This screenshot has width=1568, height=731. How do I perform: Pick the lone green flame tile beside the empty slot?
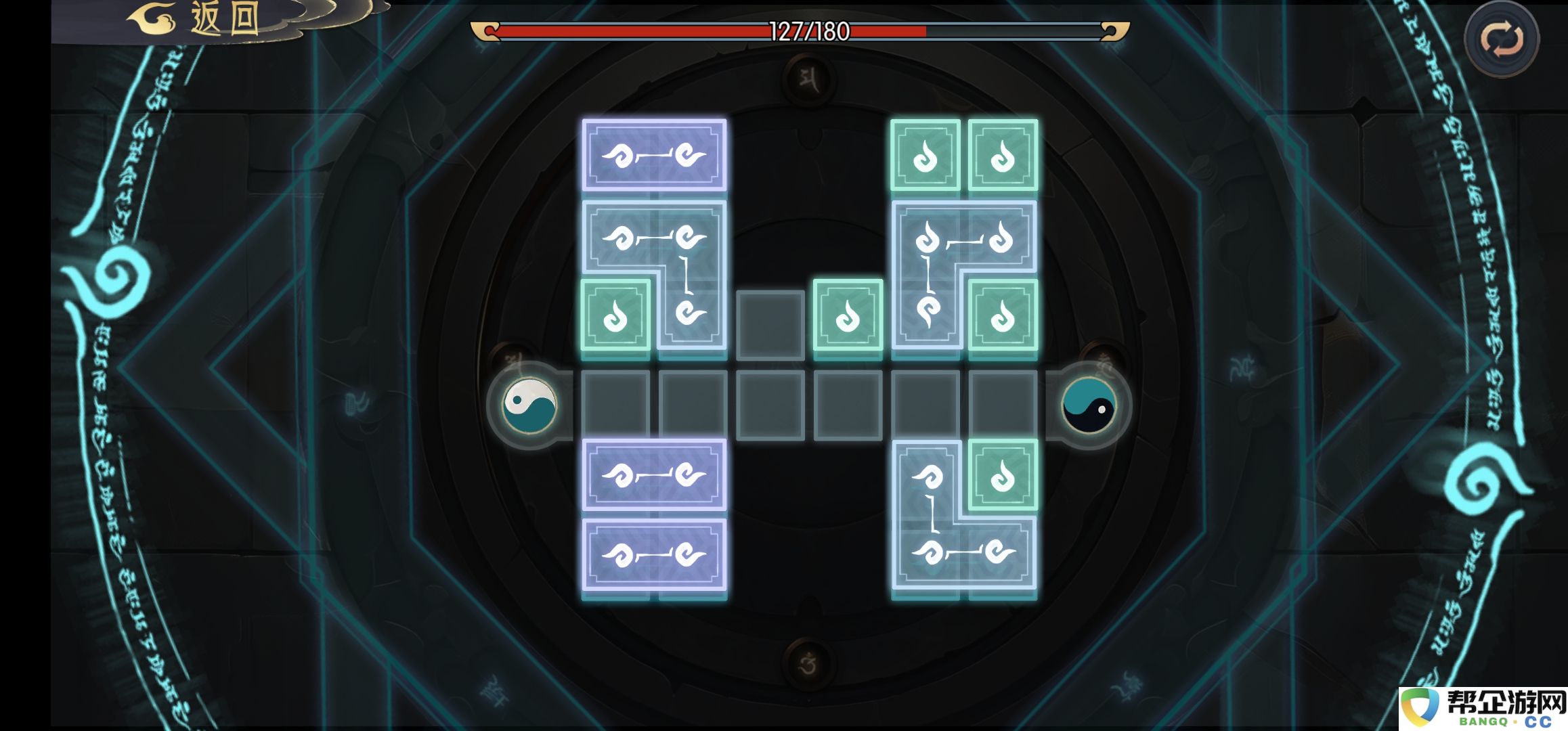point(848,315)
